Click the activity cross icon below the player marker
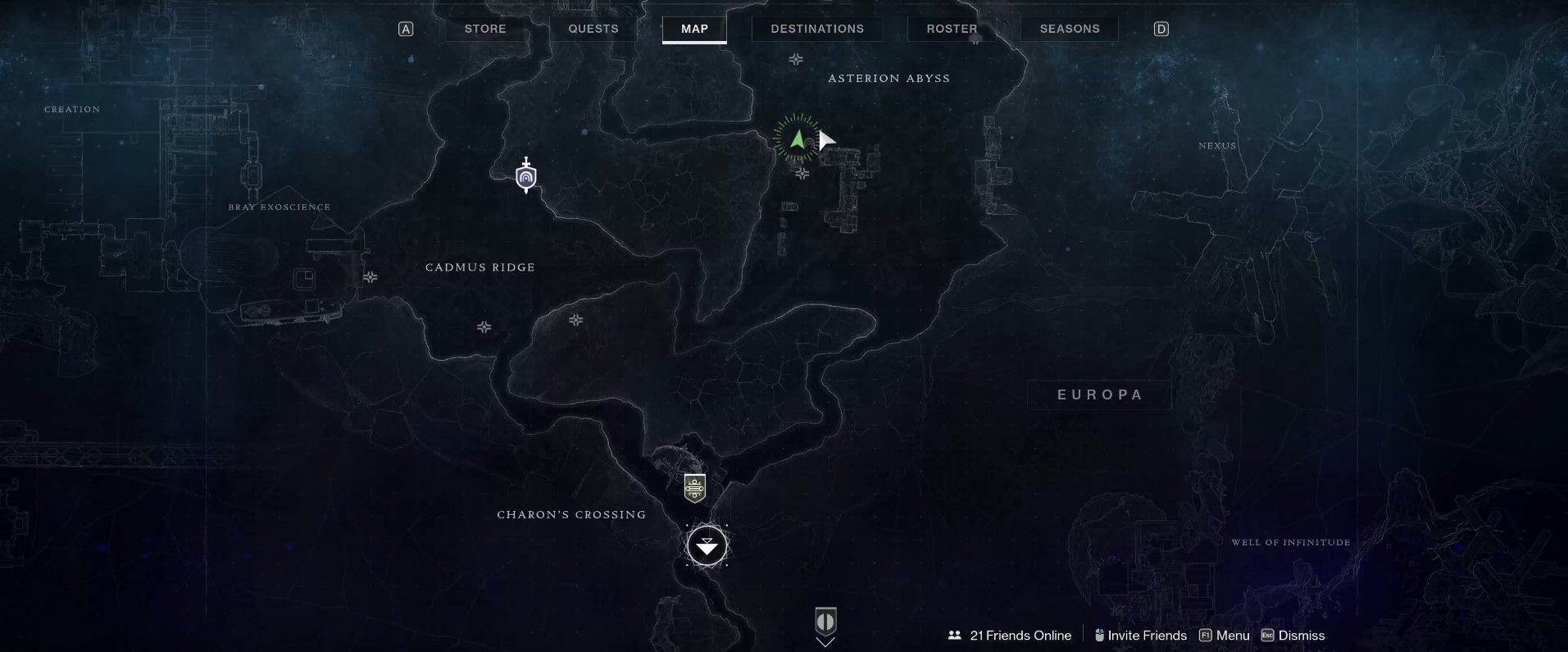 point(802,174)
